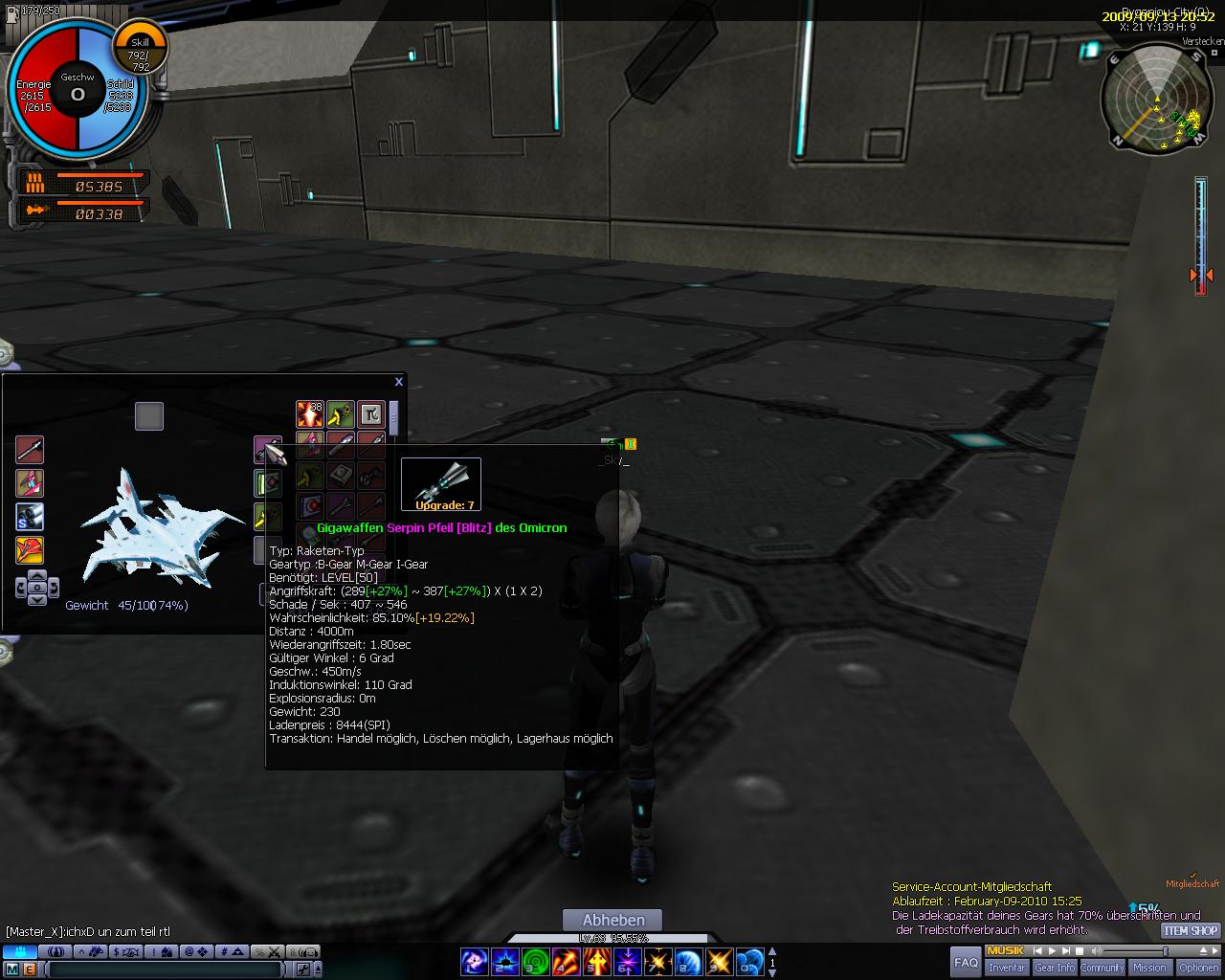Click the chat input field

(163, 969)
